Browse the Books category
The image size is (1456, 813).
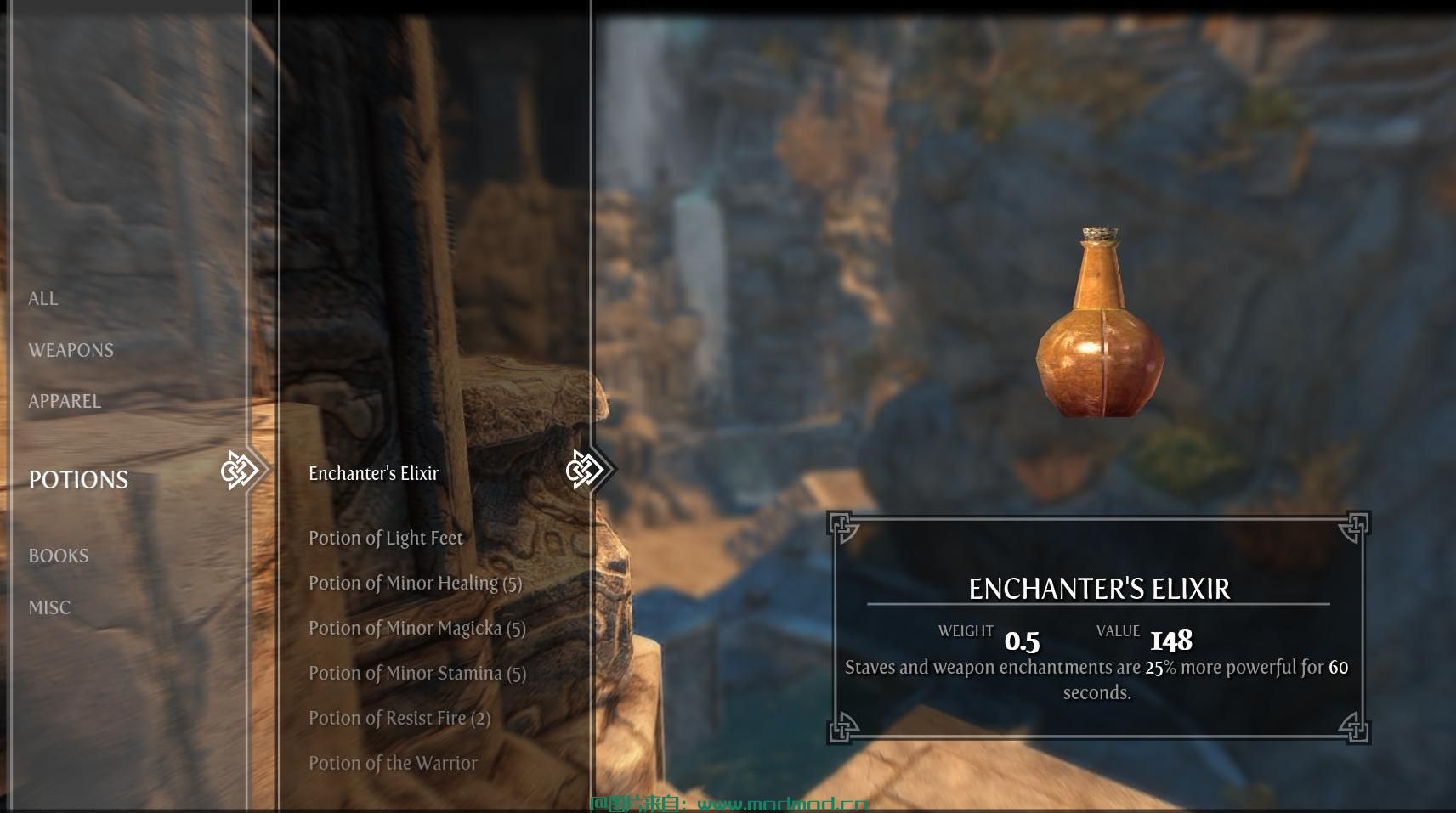pyautogui.click(x=59, y=556)
